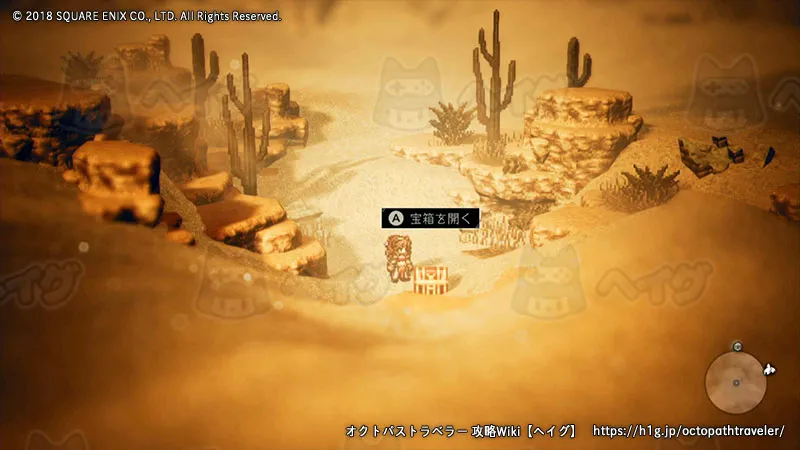Click the circular minimap radar
The width and height of the screenshot is (800, 450).
(736, 381)
